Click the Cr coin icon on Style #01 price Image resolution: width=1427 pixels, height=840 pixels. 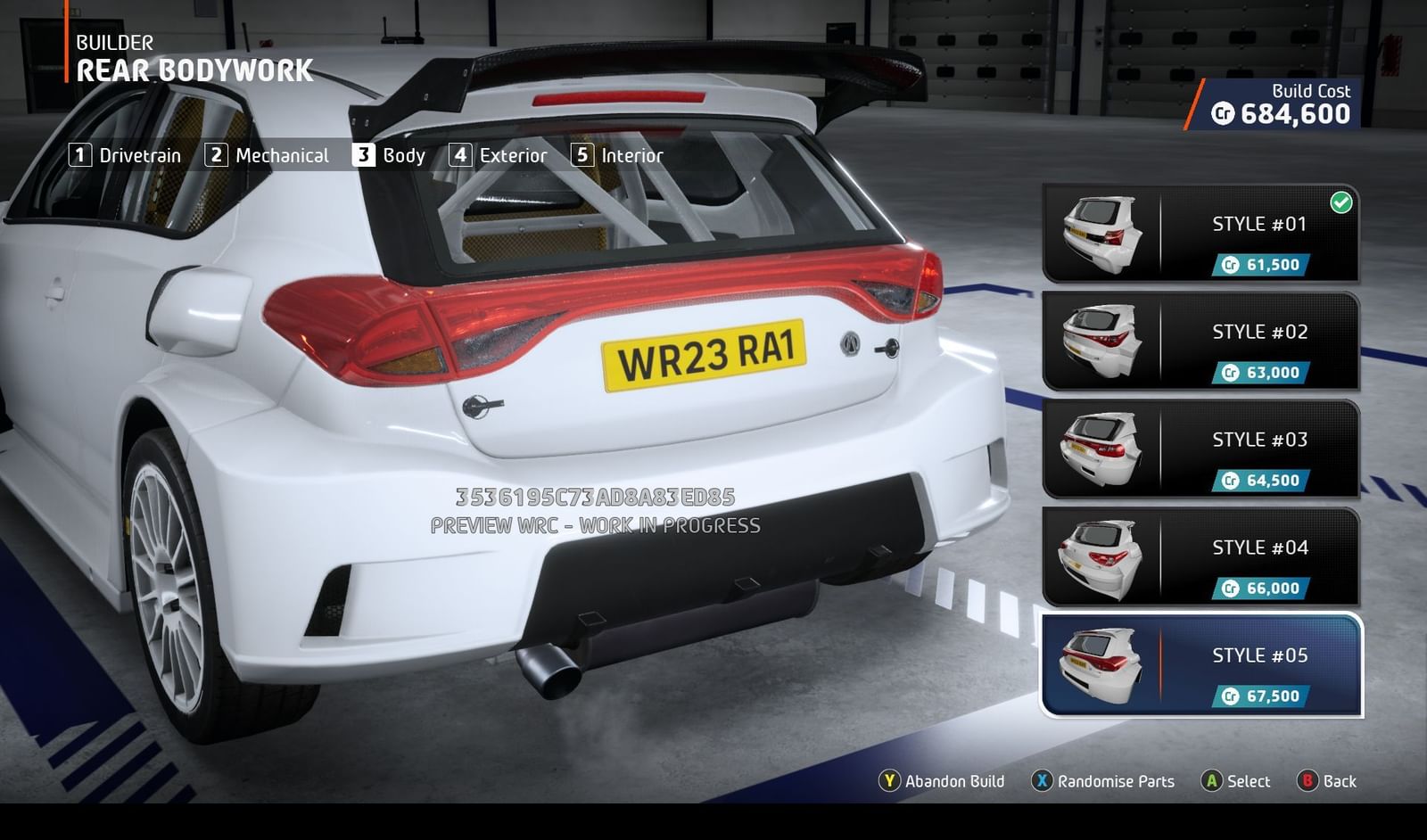pos(1230,264)
